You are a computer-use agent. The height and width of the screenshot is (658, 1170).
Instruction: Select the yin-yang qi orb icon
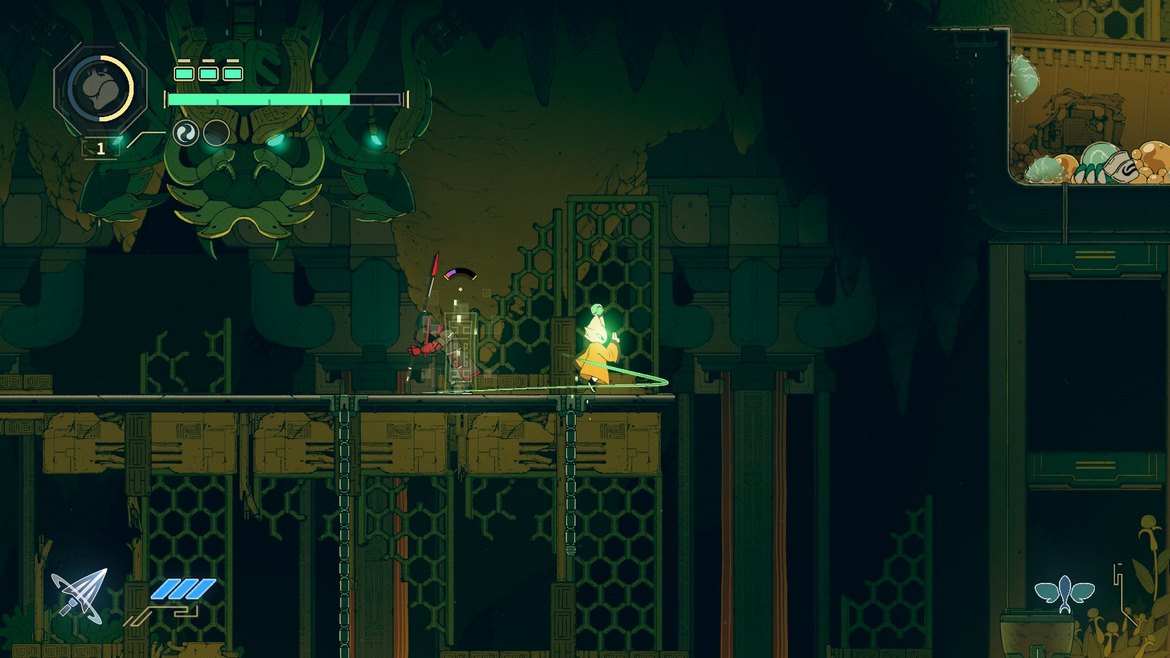click(x=186, y=133)
